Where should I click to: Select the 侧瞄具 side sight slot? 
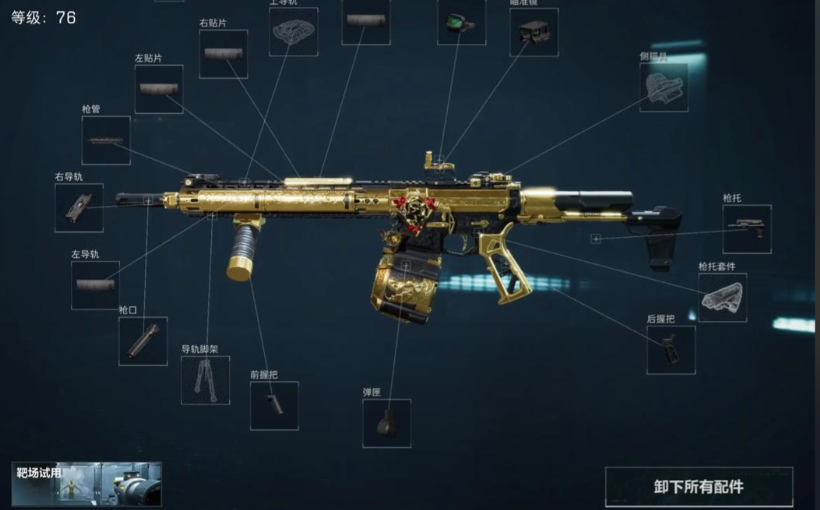point(664,87)
